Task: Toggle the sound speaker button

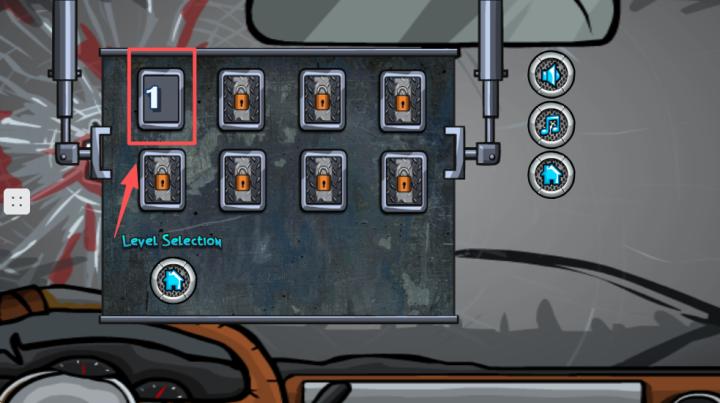Action: (x=551, y=75)
